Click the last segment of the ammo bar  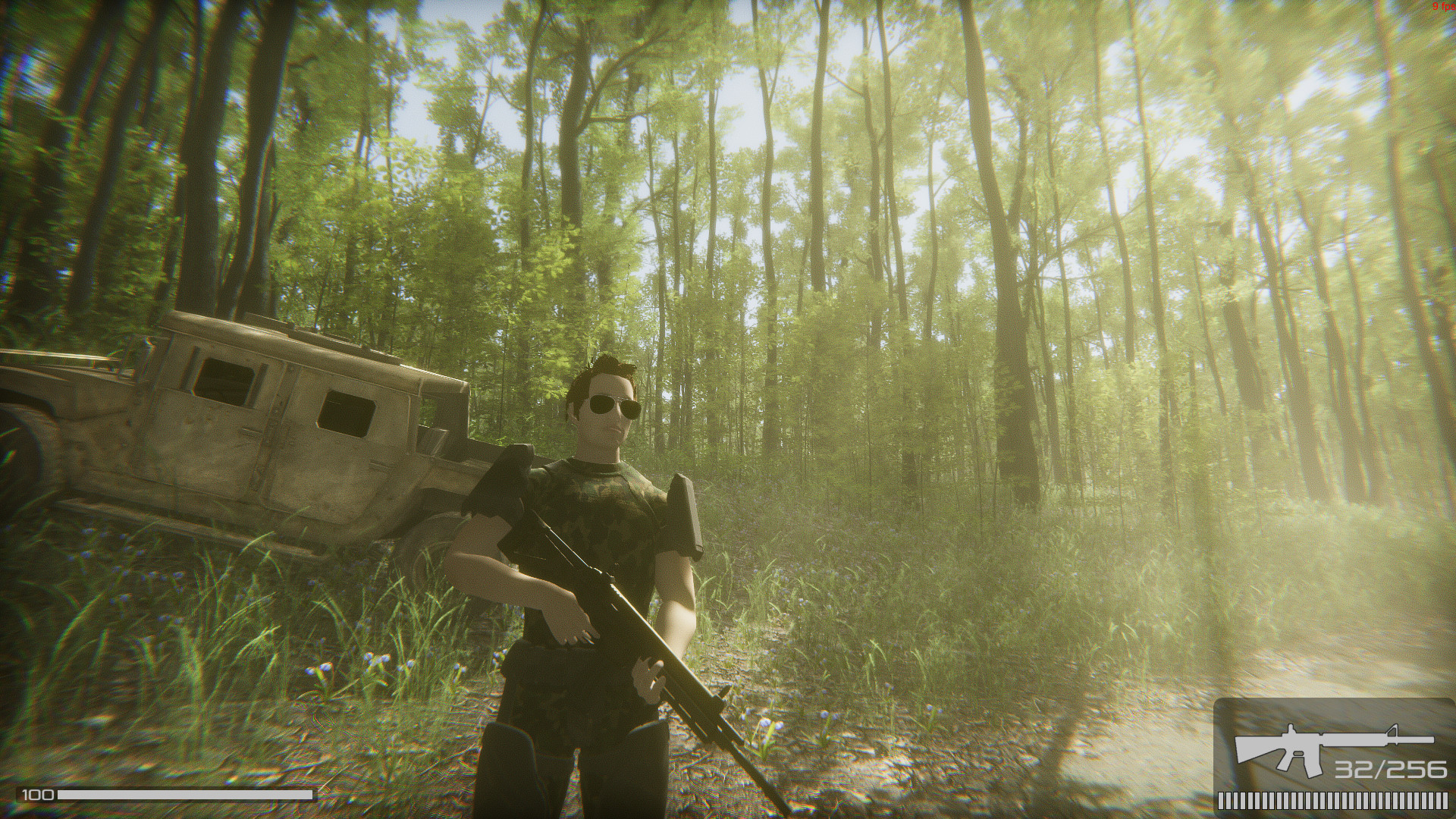1445,802
